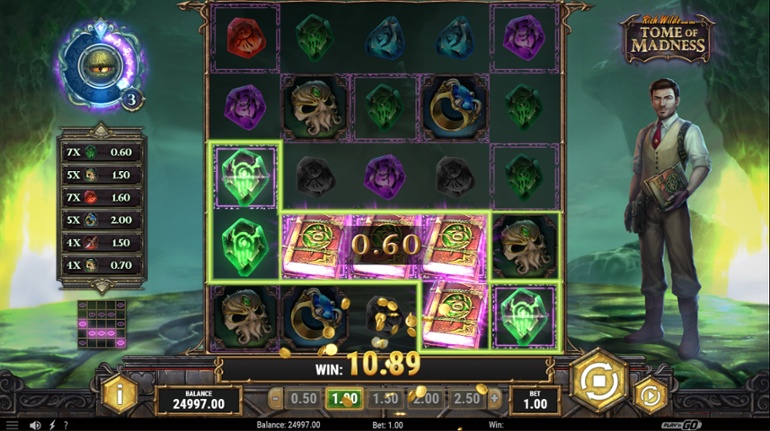Viewport: 770px width, 431px height.
Task: Select the 1.50 bet option
Action: (384, 398)
